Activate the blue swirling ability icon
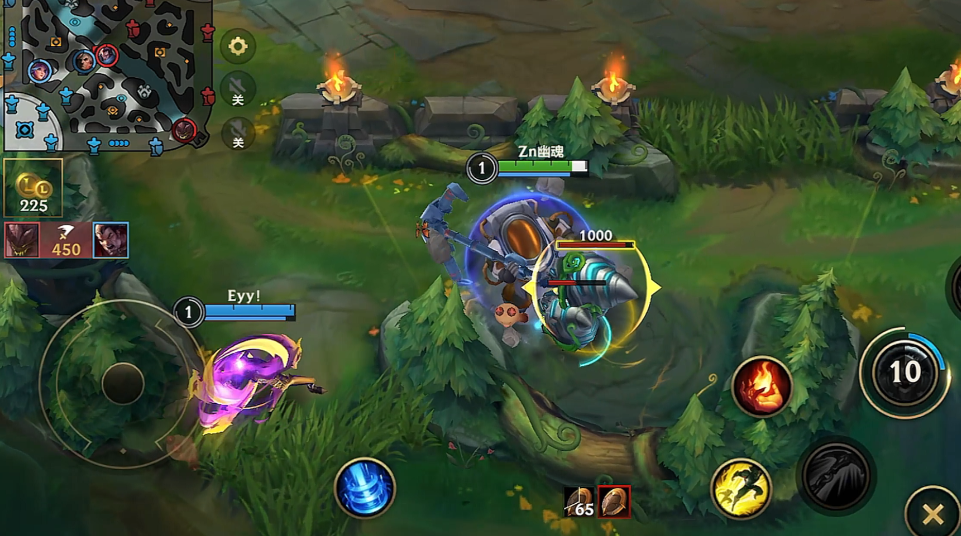Screen dimensions: 961x536 [x=364, y=488]
